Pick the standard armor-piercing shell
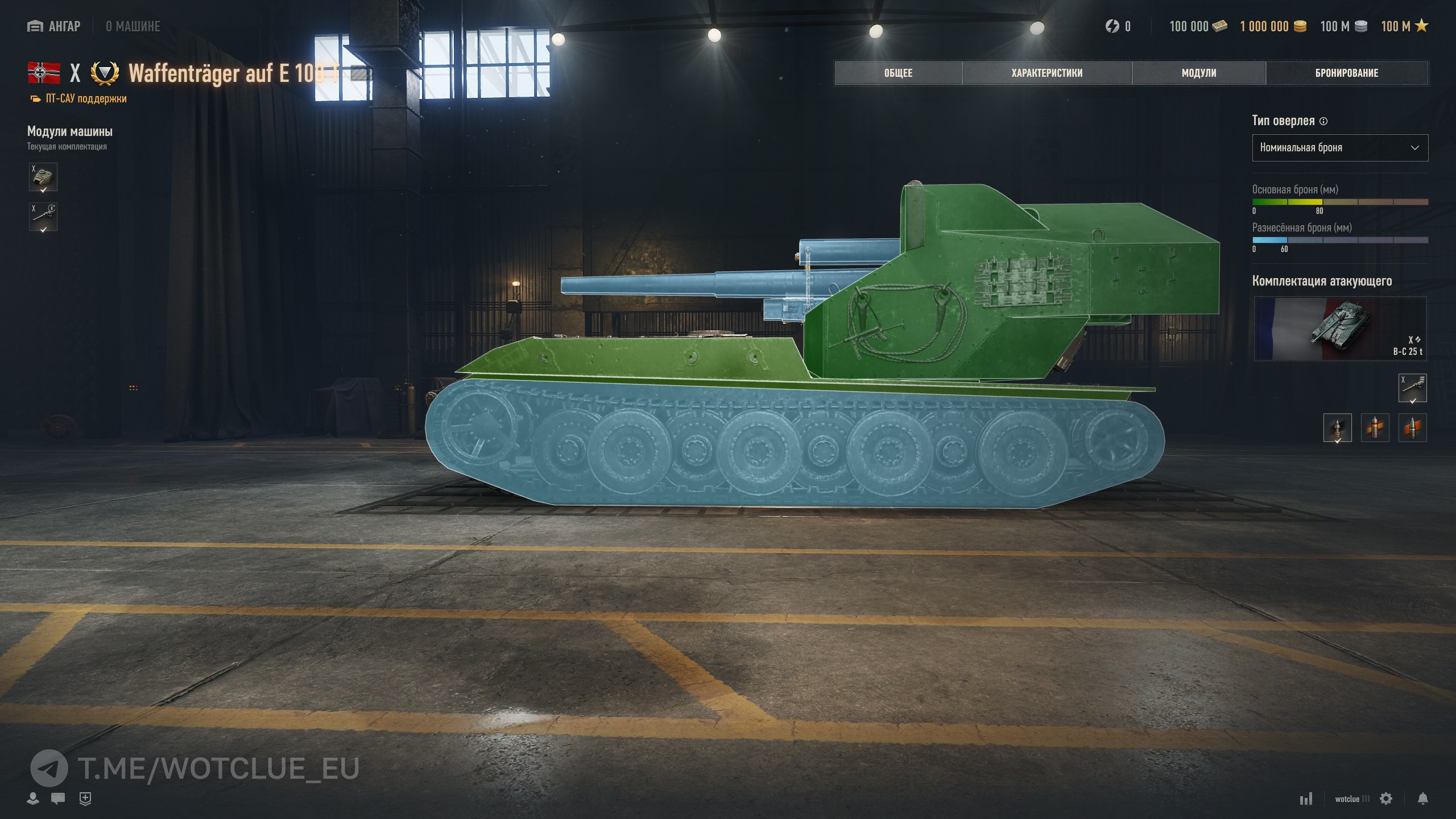Screen dimensions: 1456x819 tap(1337, 428)
